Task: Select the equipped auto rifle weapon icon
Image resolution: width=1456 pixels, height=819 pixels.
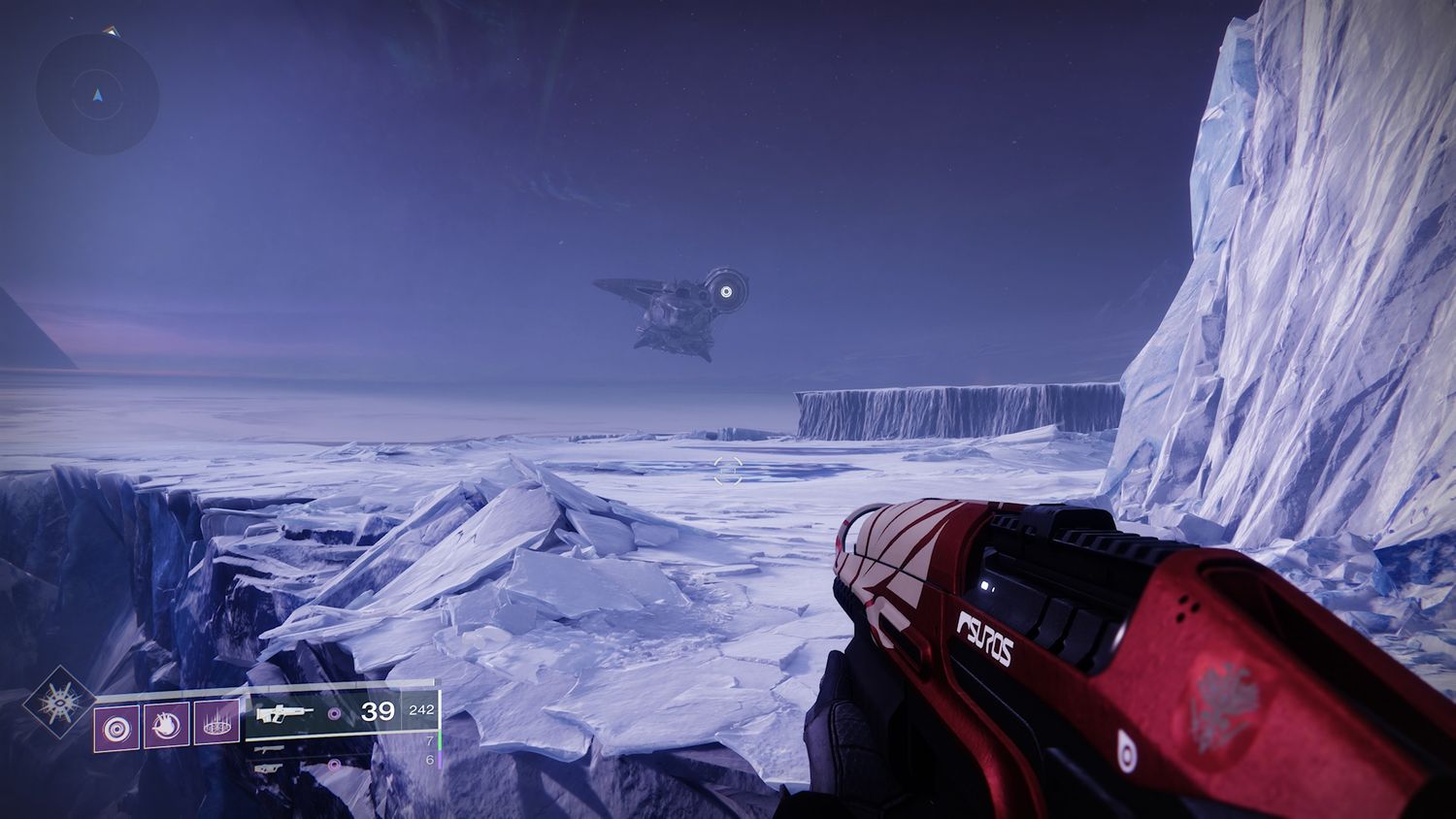Action: click(x=285, y=714)
